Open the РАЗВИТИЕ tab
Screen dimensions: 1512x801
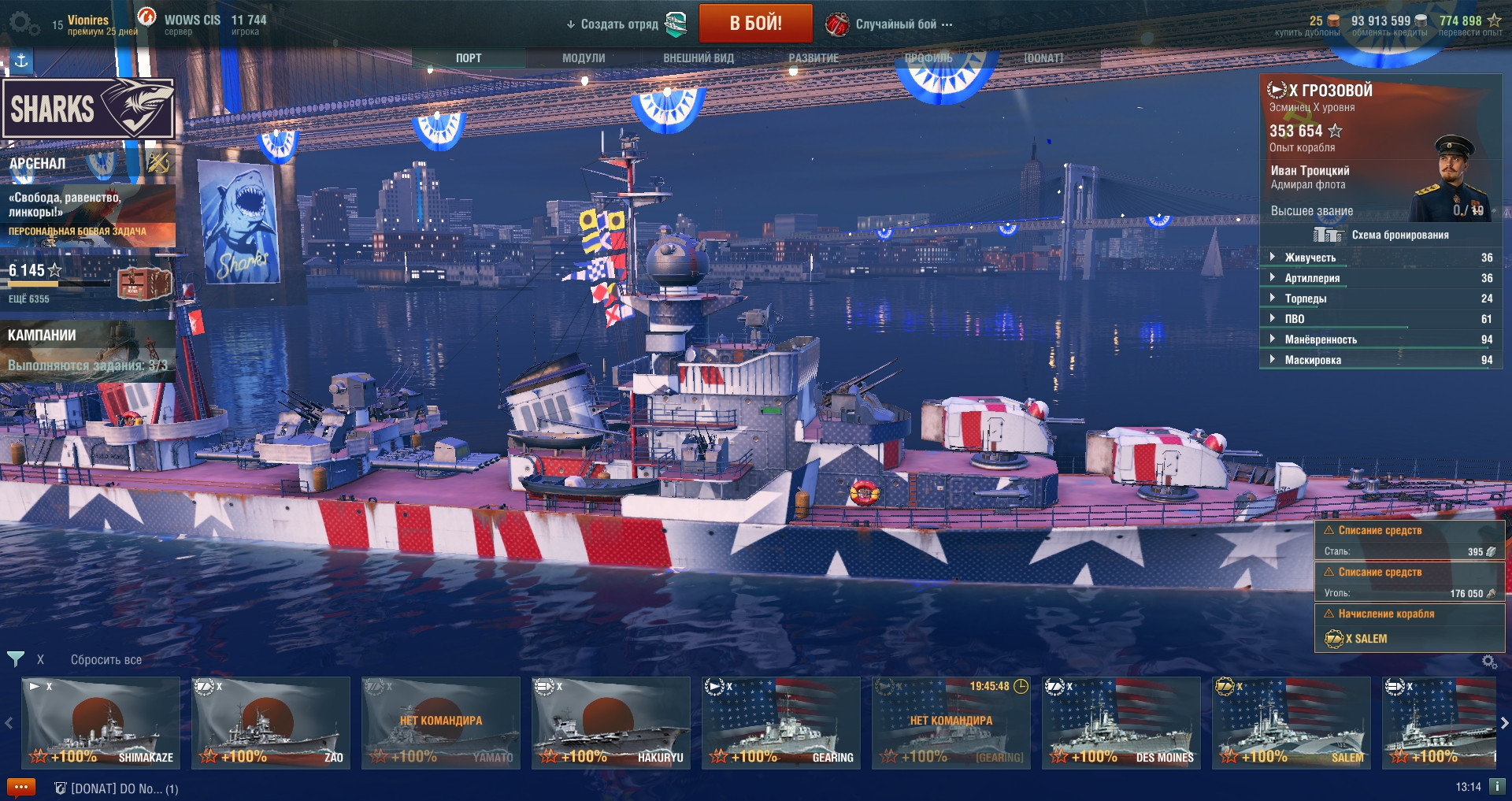[813, 58]
